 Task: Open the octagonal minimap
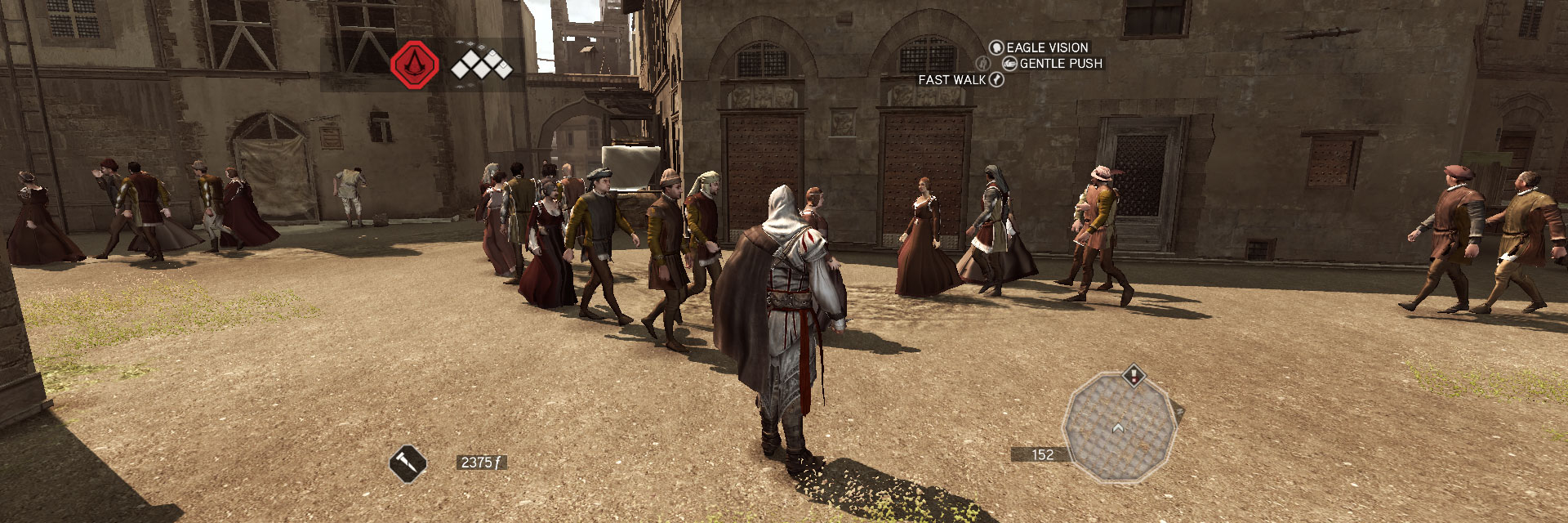point(1119,427)
